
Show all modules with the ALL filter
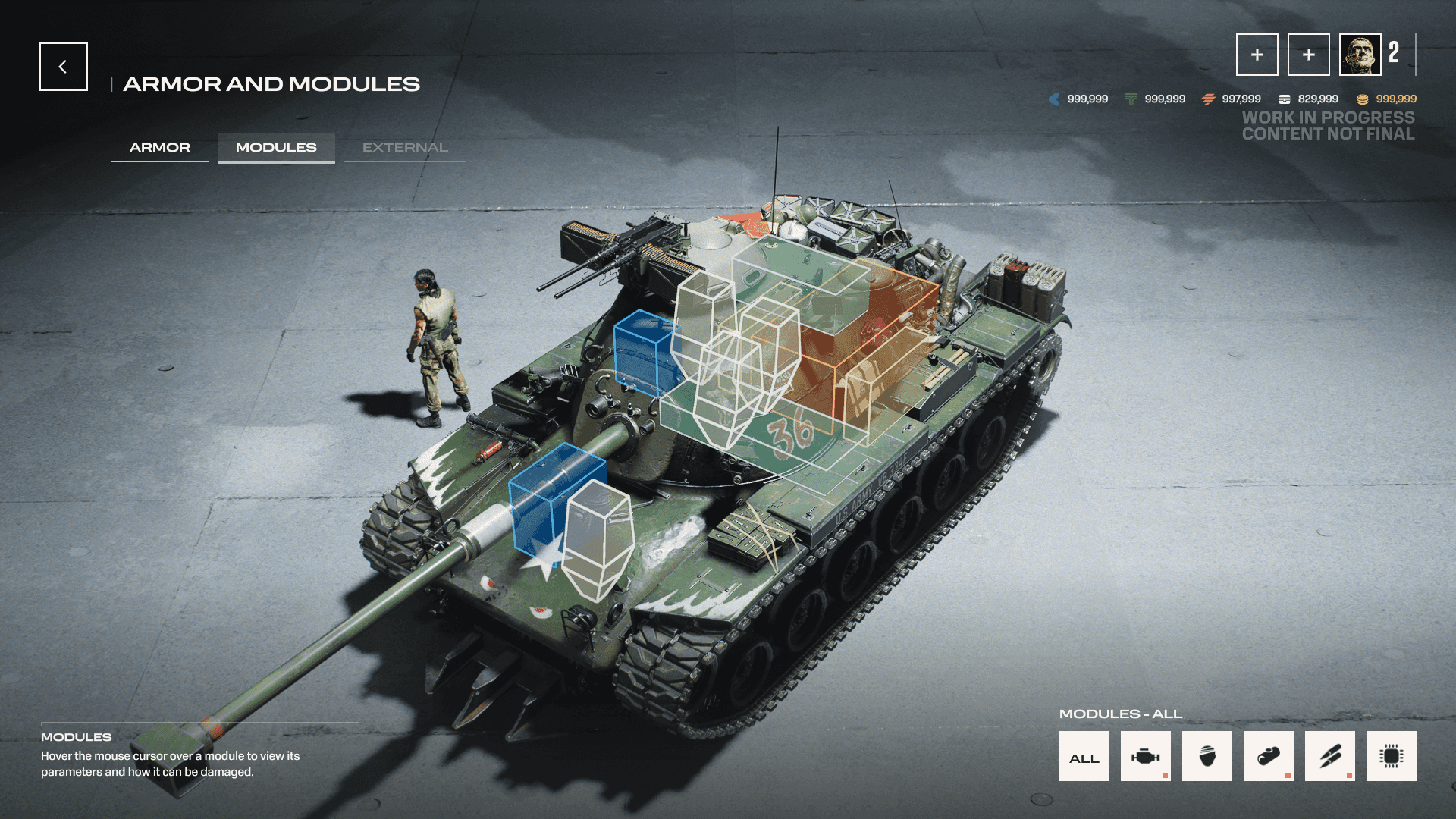1084,756
